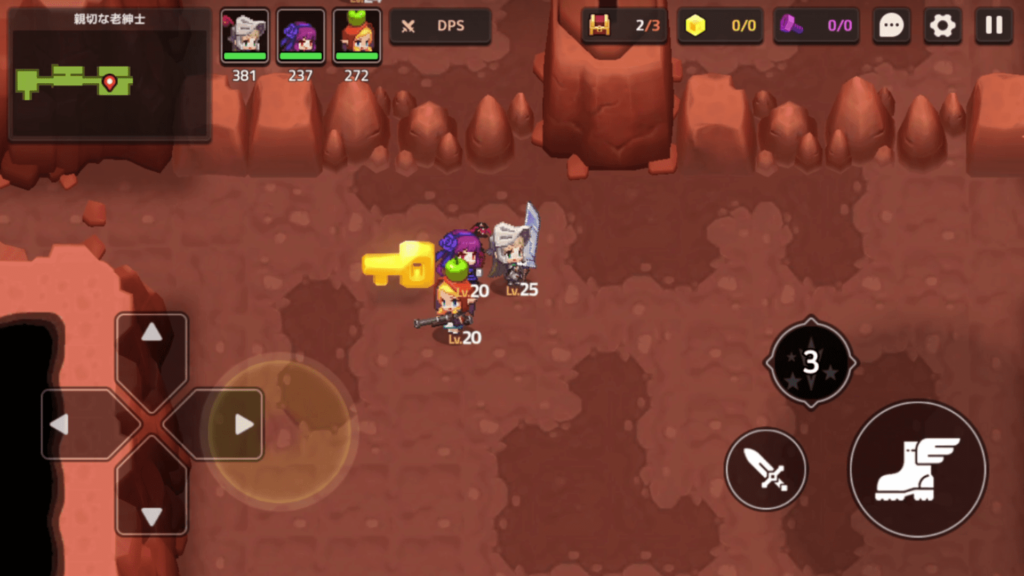Trigger the chain skill button showing 3
This screenshot has width=1024, height=576.
pos(810,362)
